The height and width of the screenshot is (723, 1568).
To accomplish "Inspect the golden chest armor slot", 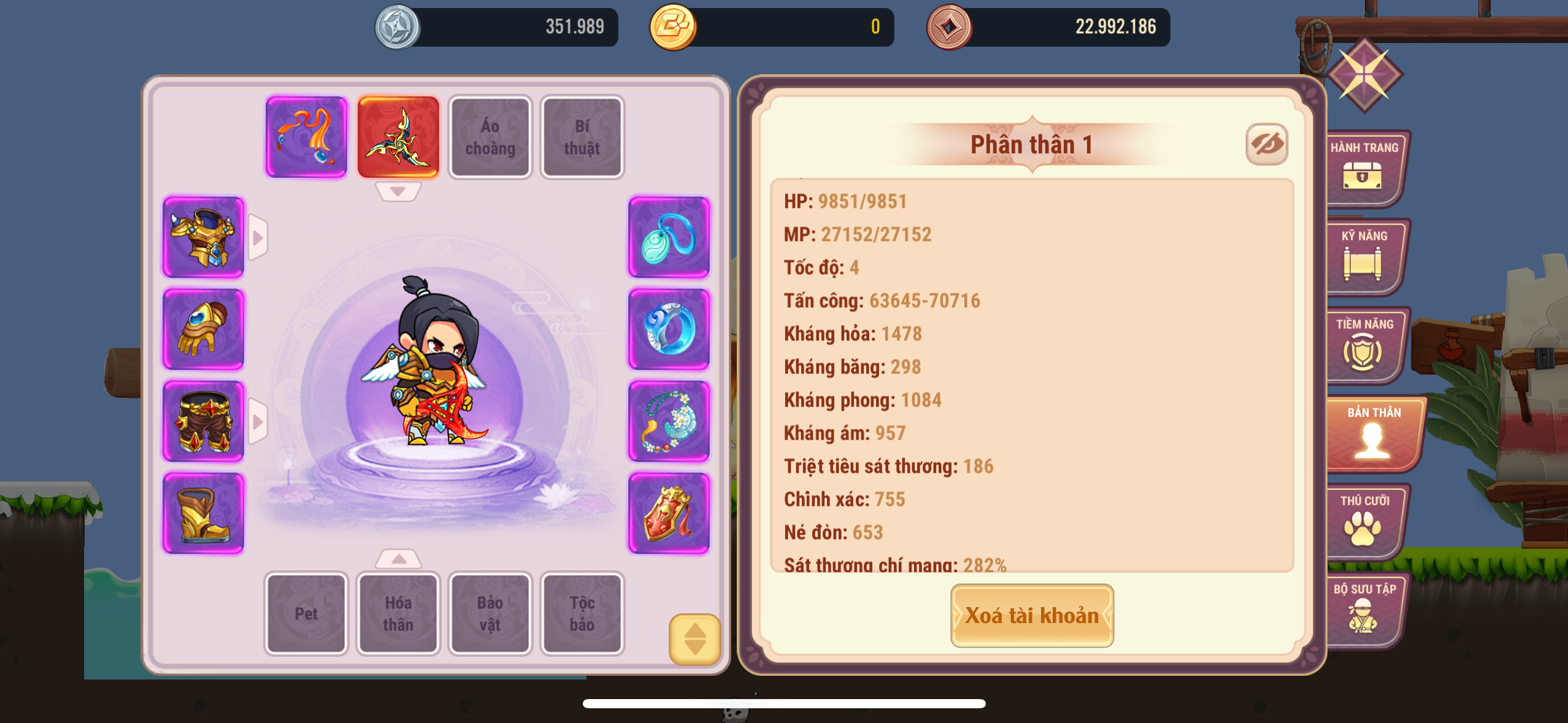I will coord(204,237).
